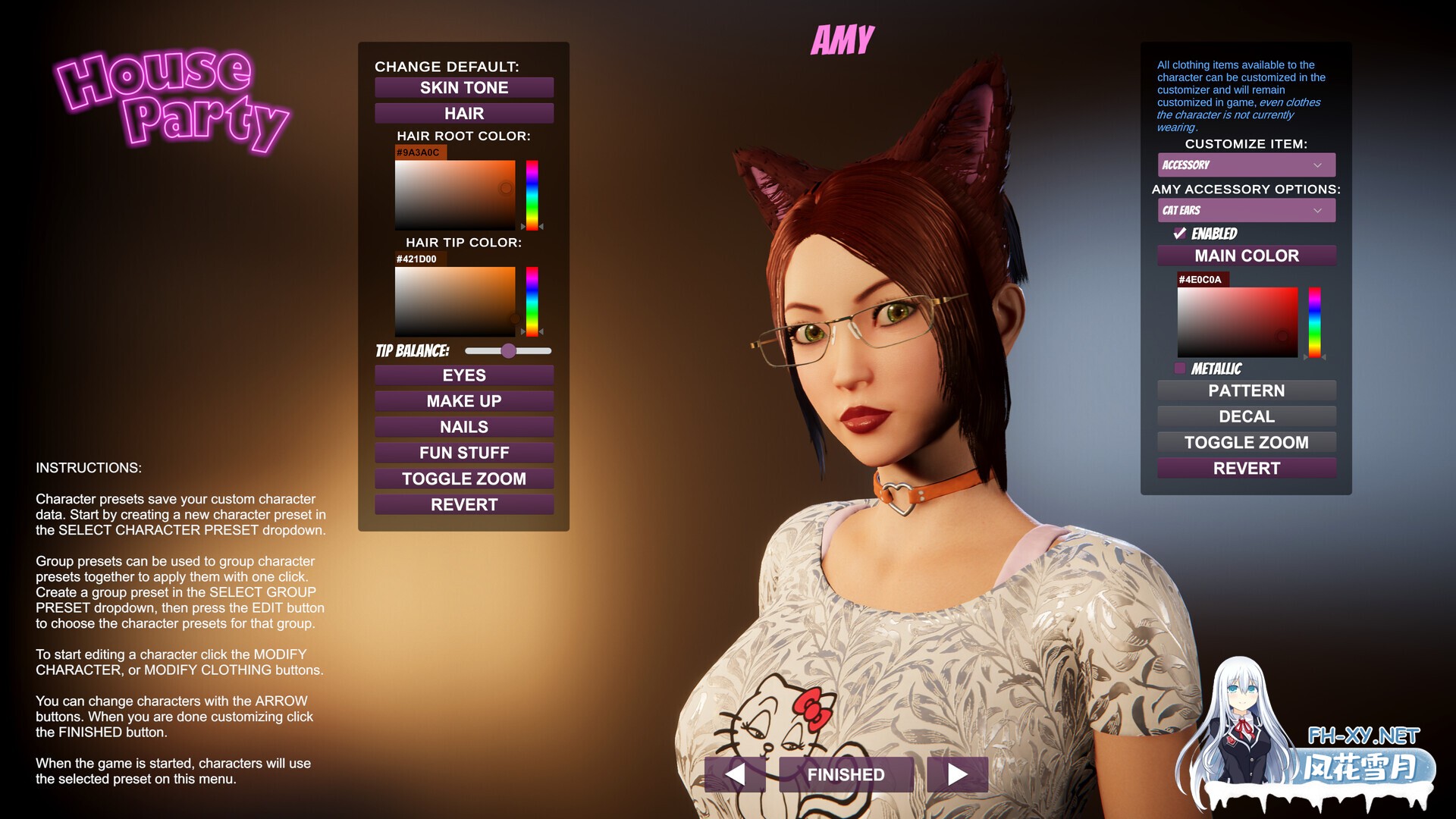The height and width of the screenshot is (819, 1456).
Task: Open the Cat Ears accessory options dropdown
Action: 1246,210
